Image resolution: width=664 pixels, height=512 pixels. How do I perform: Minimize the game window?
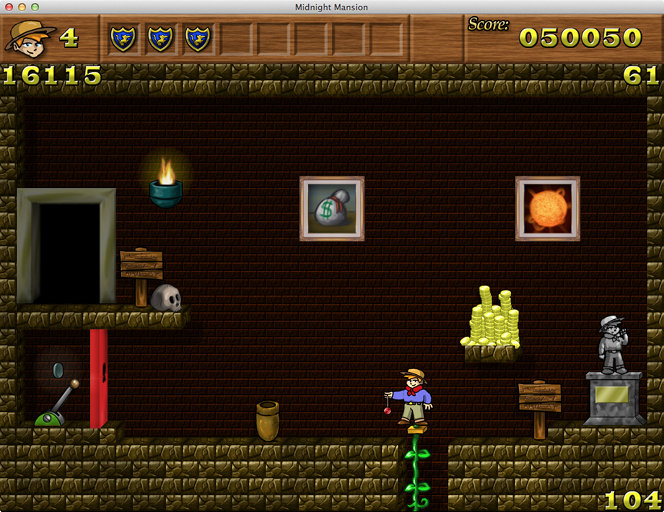pyautogui.click(x=21, y=7)
